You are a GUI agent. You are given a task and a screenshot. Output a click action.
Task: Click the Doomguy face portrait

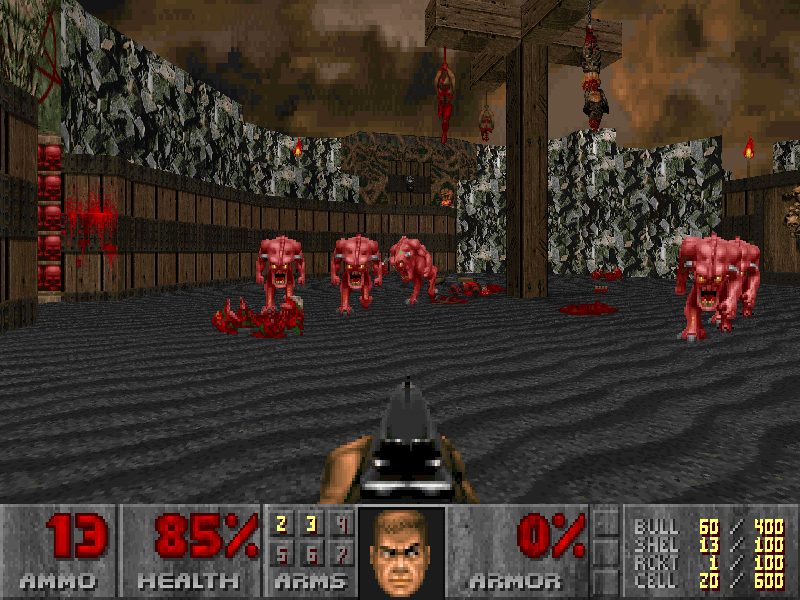[x=400, y=552]
